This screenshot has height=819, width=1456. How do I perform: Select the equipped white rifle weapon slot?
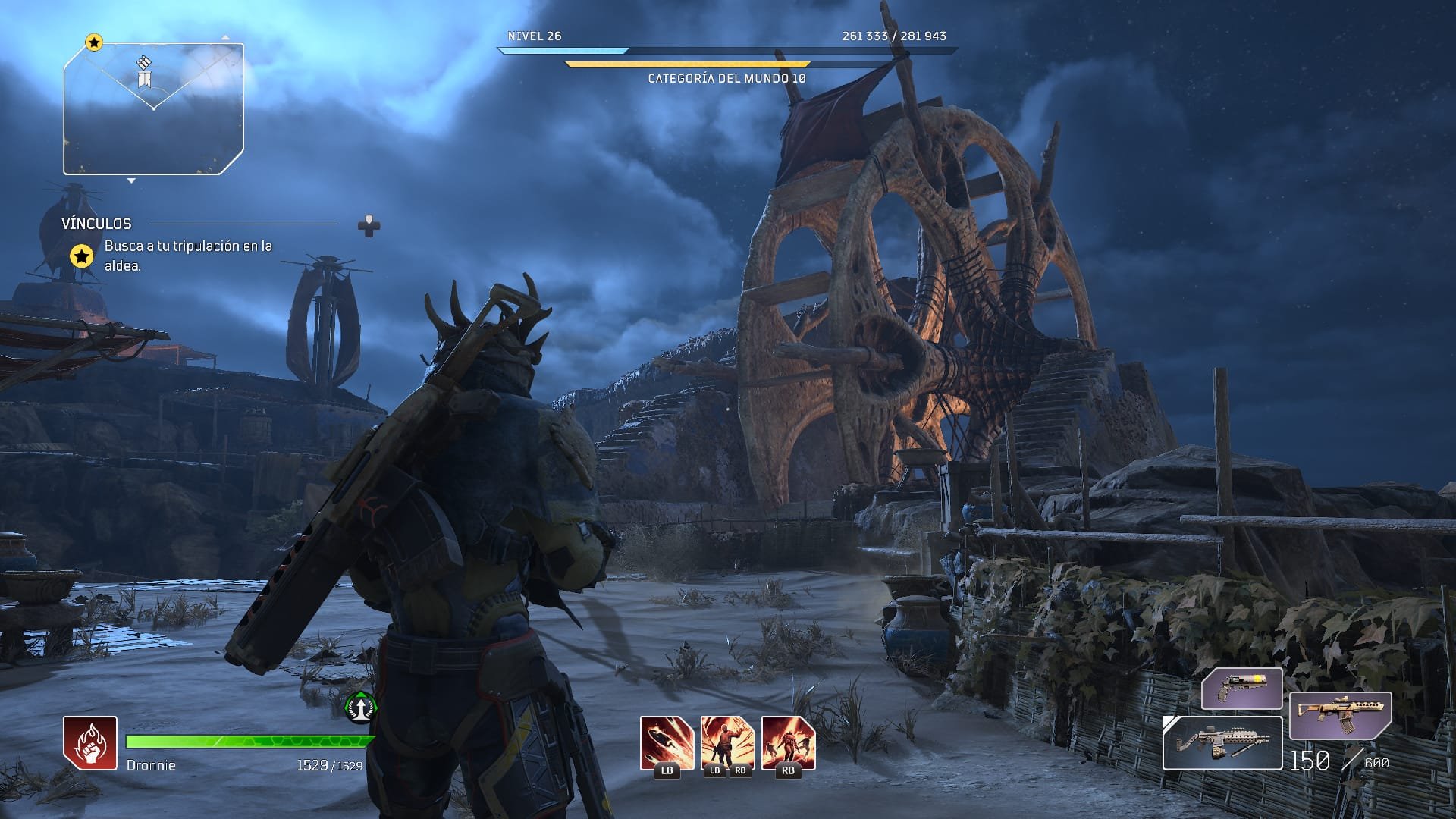(x=1222, y=742)
